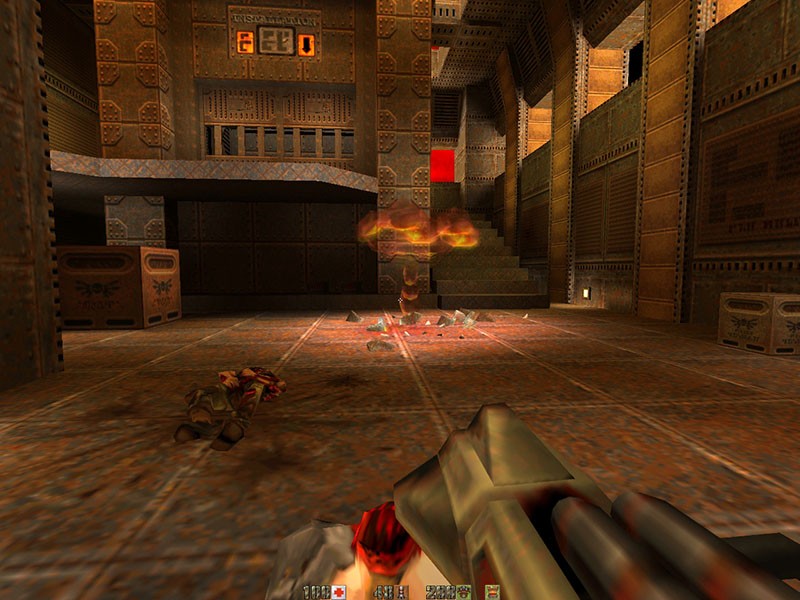
Task: Click the green body armor icon
Action: 461,592
